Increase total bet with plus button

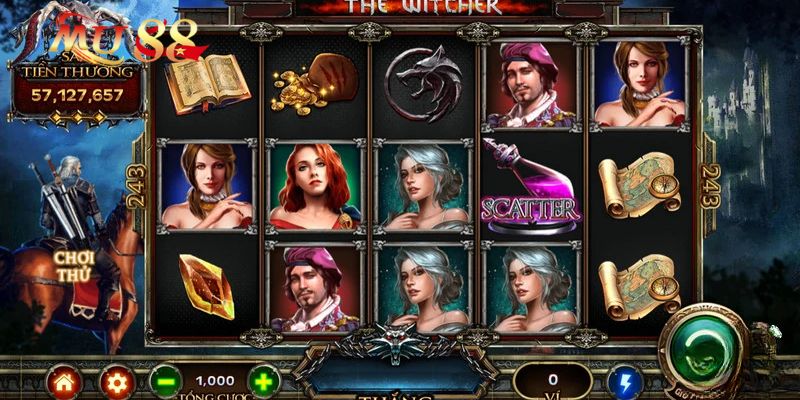tap(262, 381)
